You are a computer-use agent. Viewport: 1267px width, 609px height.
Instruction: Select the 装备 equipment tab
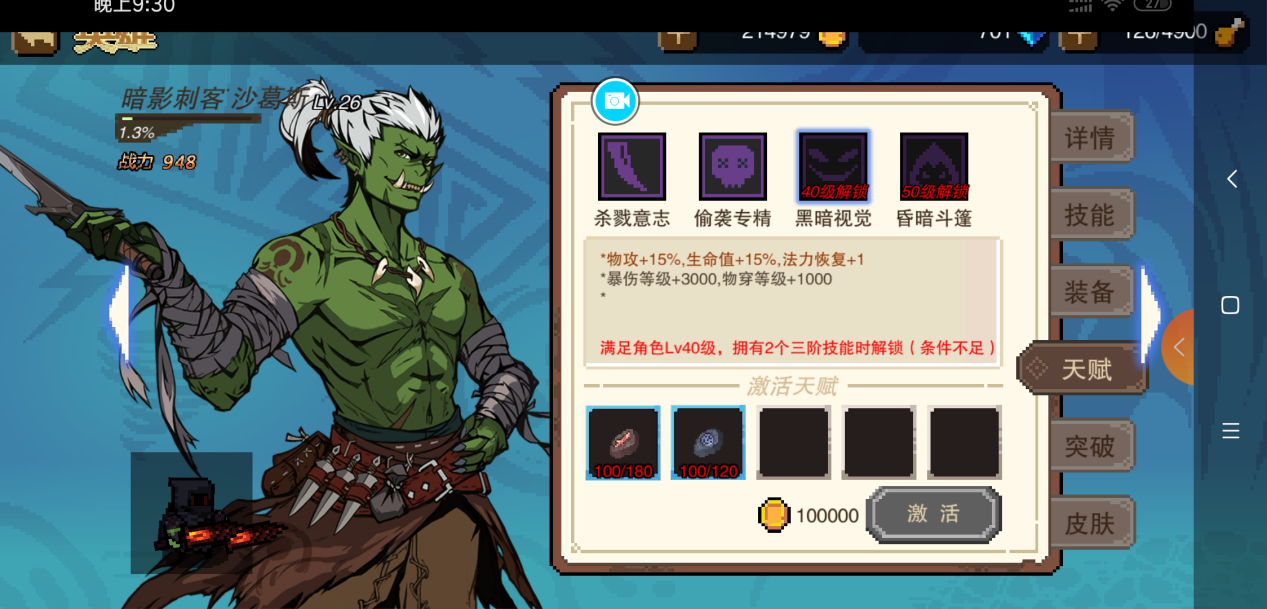(1090, 292)
